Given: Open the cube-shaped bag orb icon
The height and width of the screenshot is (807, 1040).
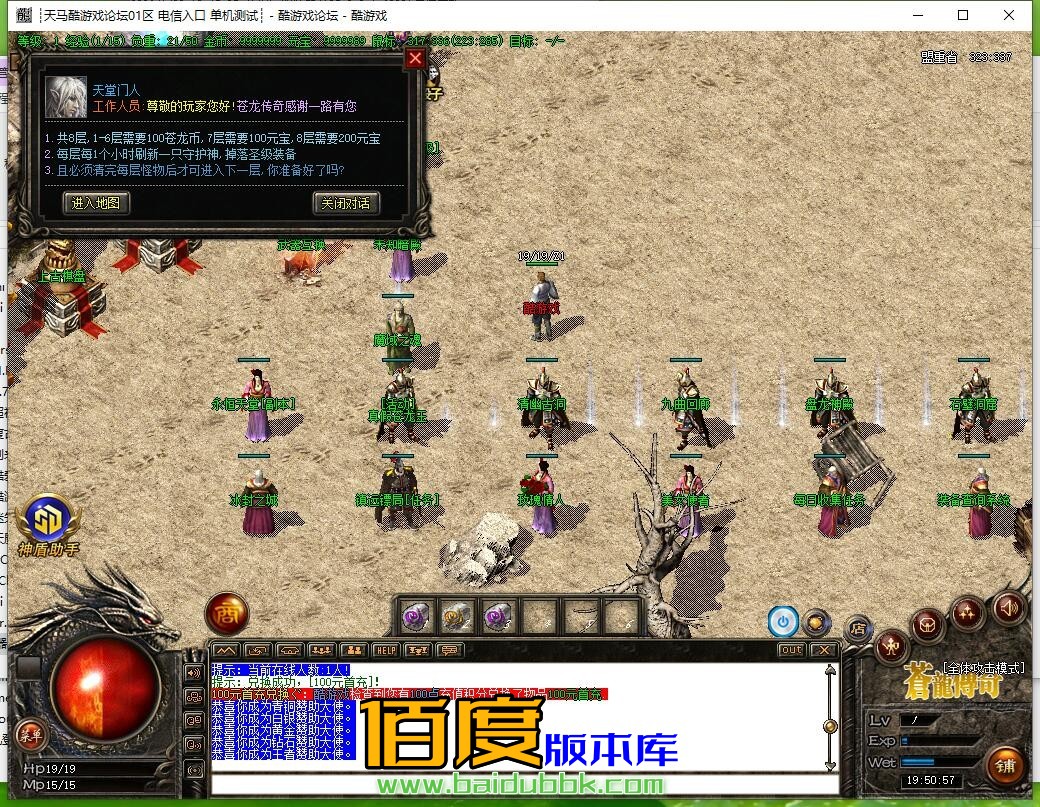Looking at the screenshot, I should coord(927,627).
